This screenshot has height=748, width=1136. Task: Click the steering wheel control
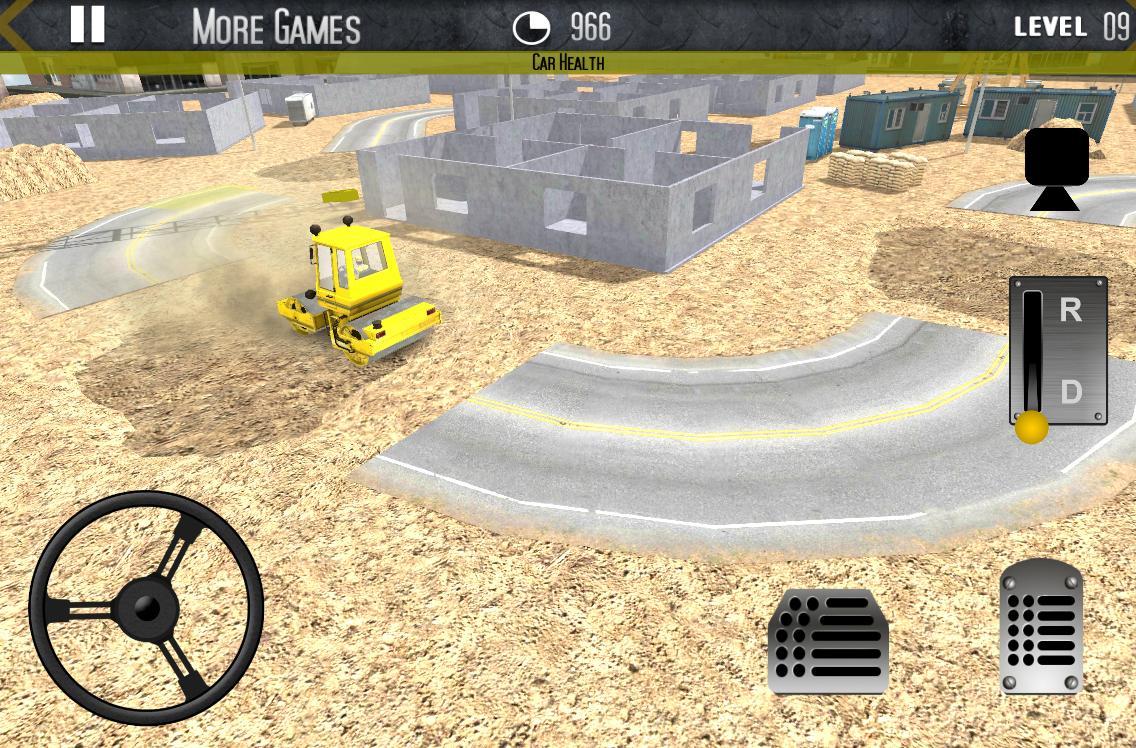coord(146,607)
